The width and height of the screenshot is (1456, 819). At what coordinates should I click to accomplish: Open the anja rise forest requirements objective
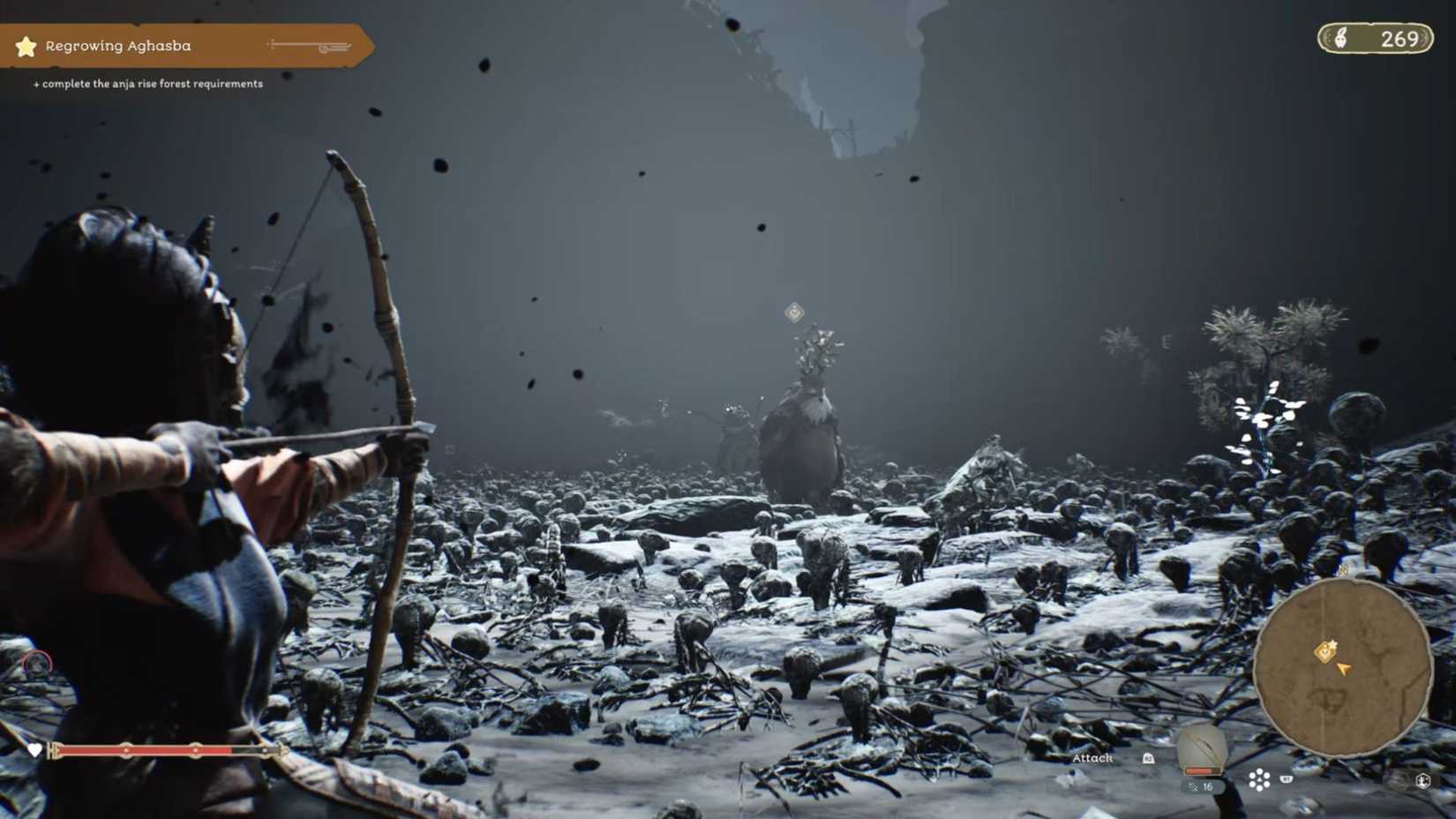point(146,83)
